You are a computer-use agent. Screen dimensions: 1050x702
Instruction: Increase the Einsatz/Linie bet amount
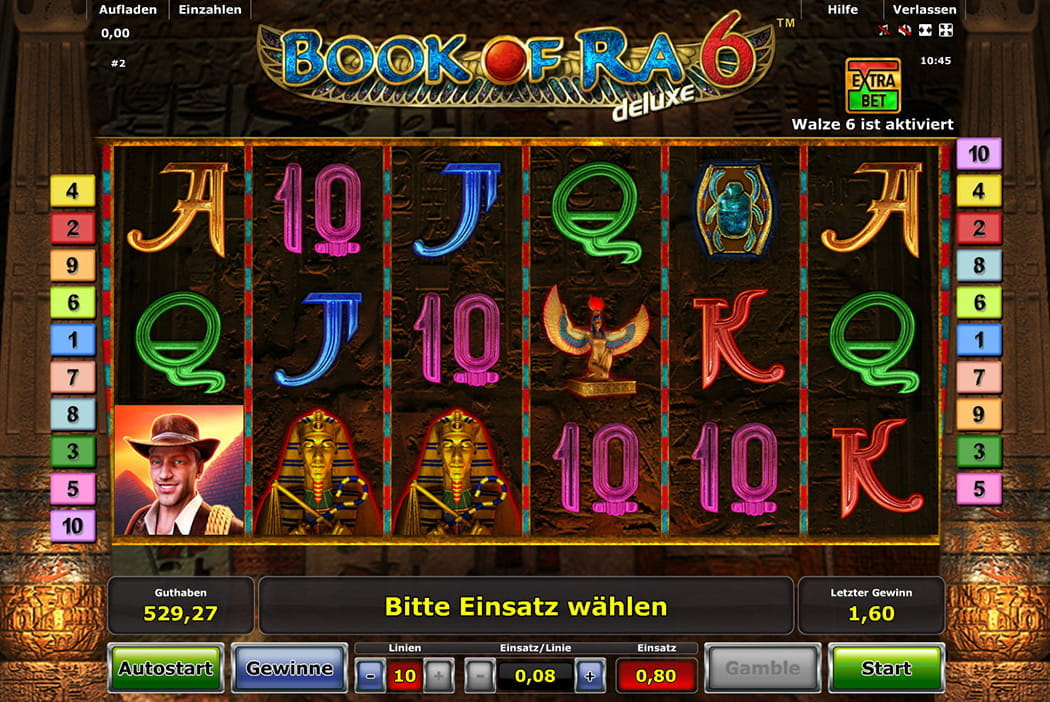[590, 676]
